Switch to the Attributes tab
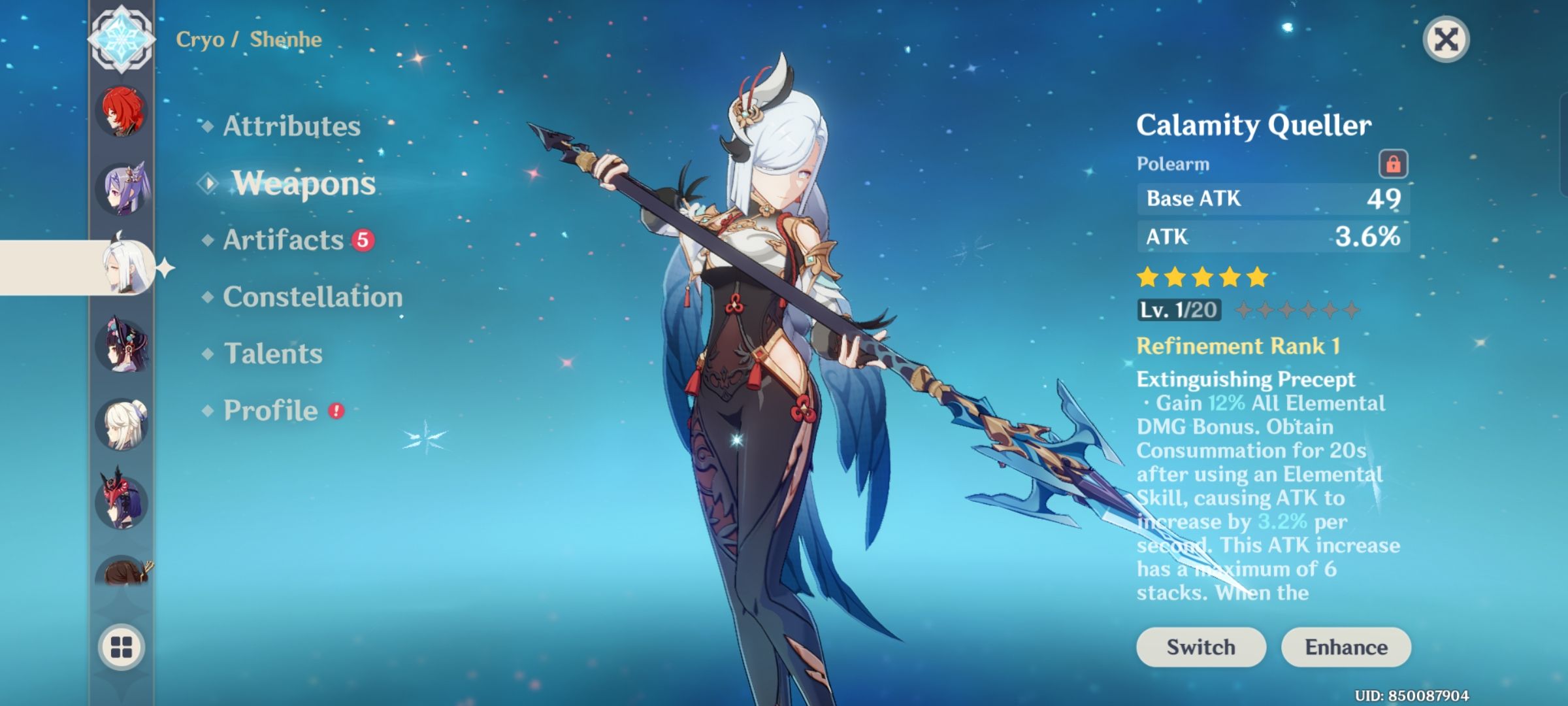The height and width of the screenshot is (706, 1568). [291, 126]
